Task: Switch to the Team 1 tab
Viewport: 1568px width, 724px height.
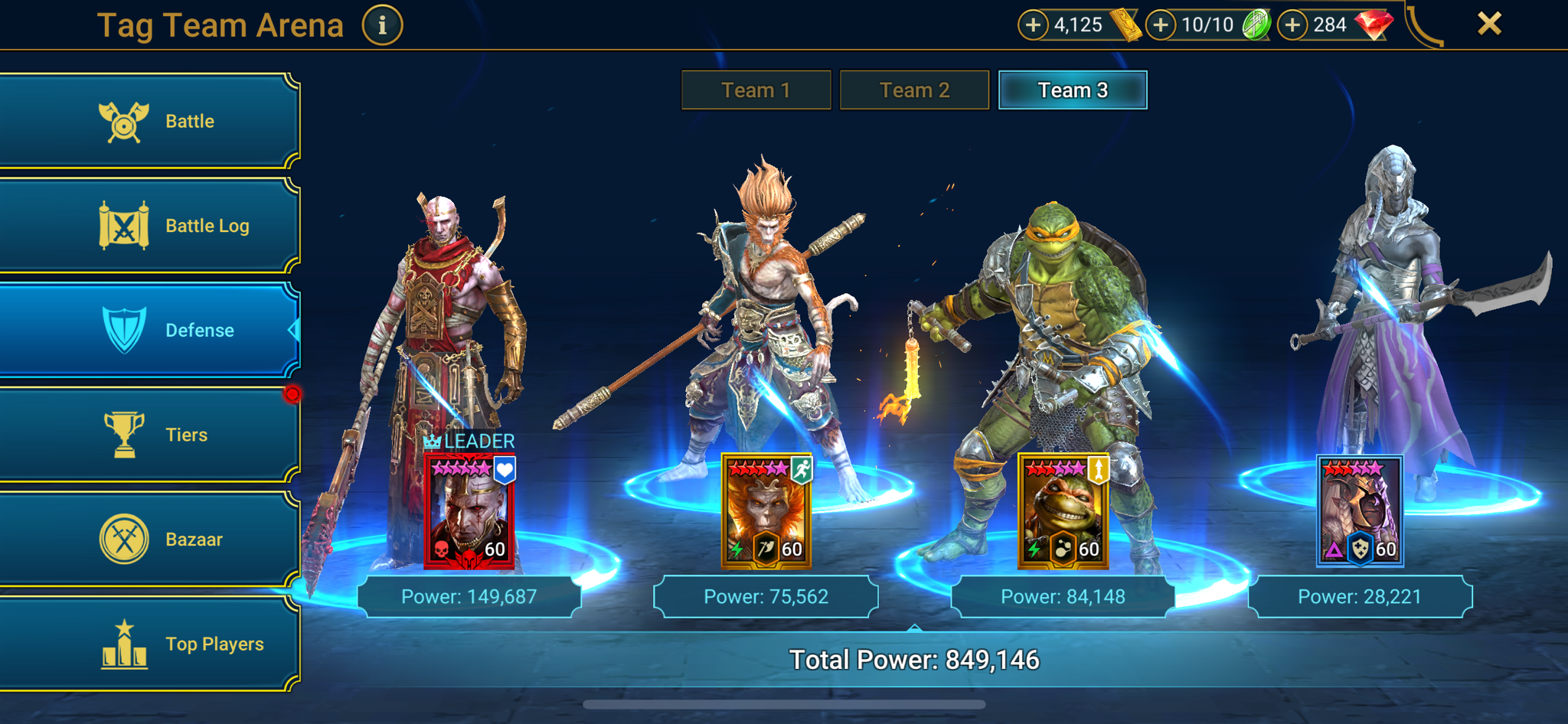Action: tap(756, 90)
